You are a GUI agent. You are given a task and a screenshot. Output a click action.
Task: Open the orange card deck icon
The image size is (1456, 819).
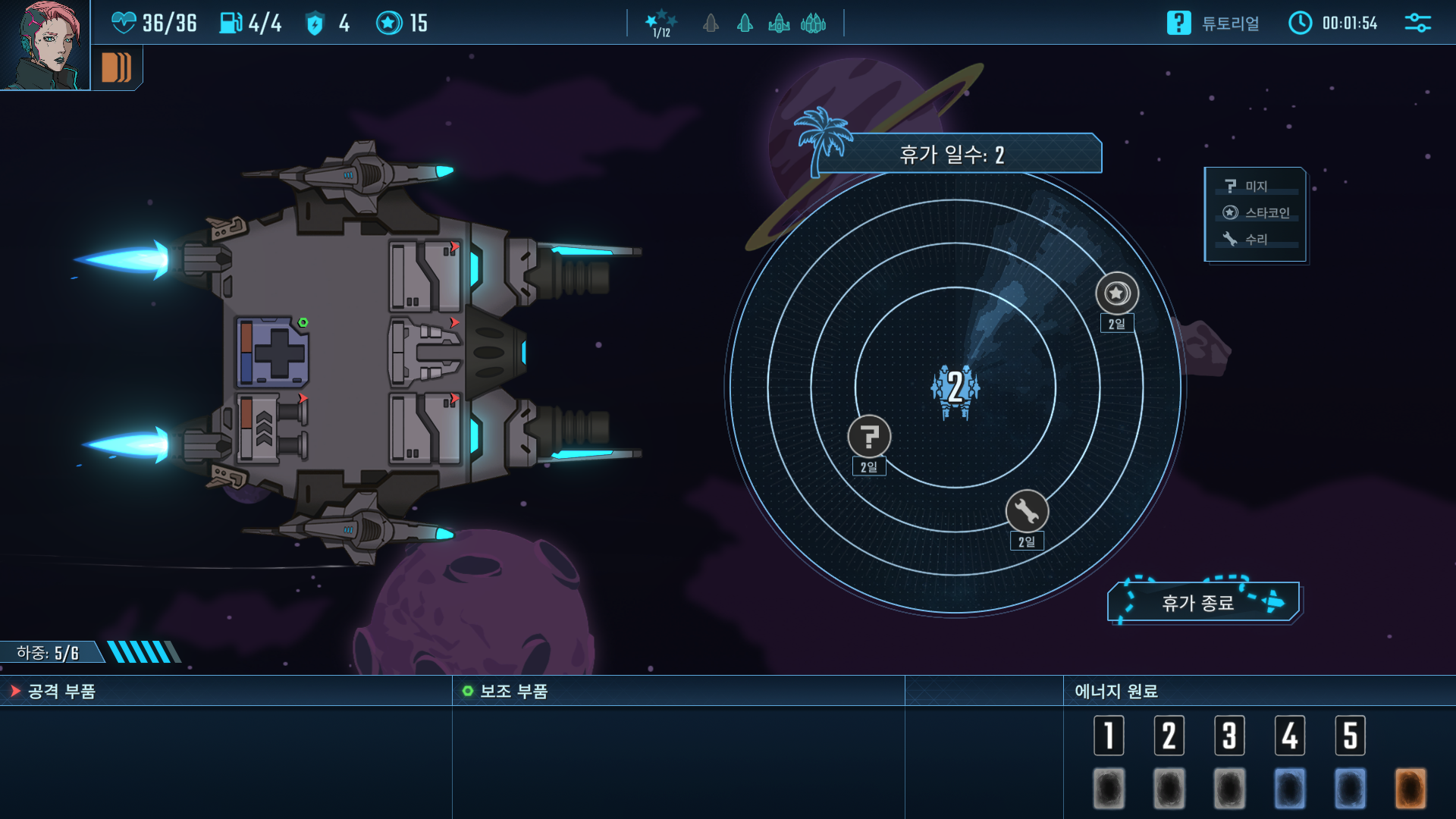point(116,67)
